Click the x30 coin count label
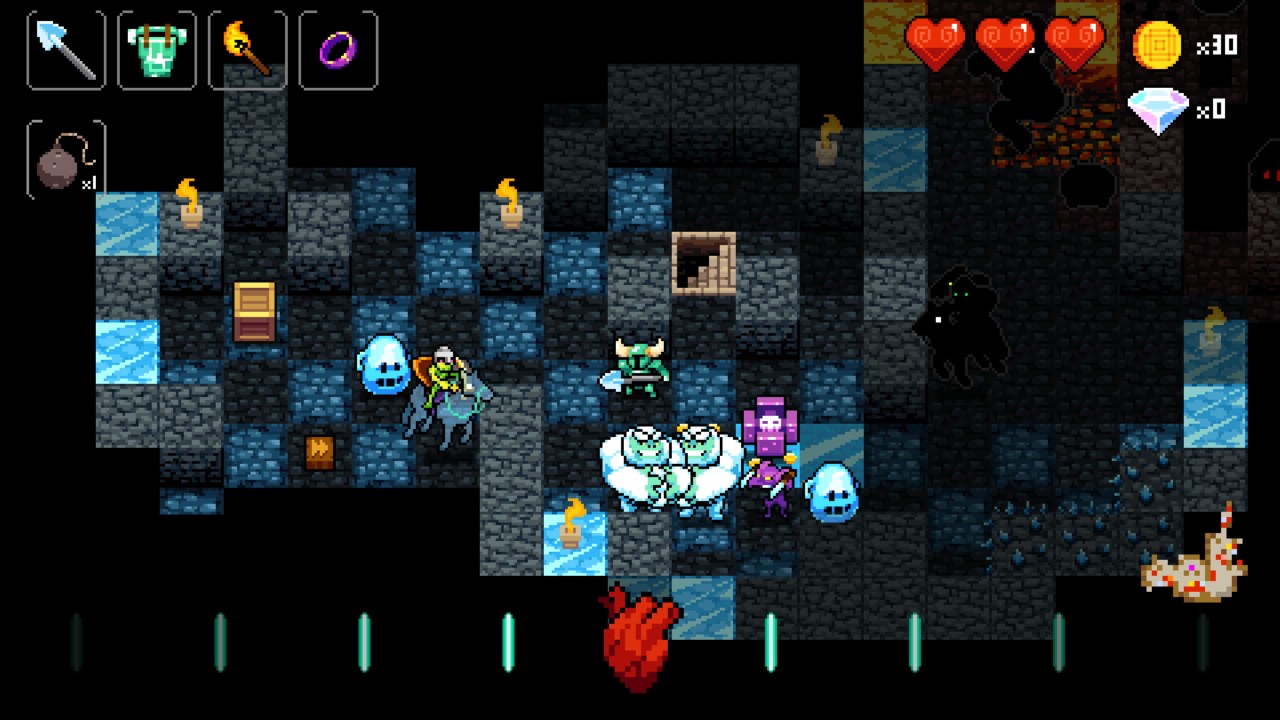Screen dimensions: 1280x720 [x=1216, y=45]
